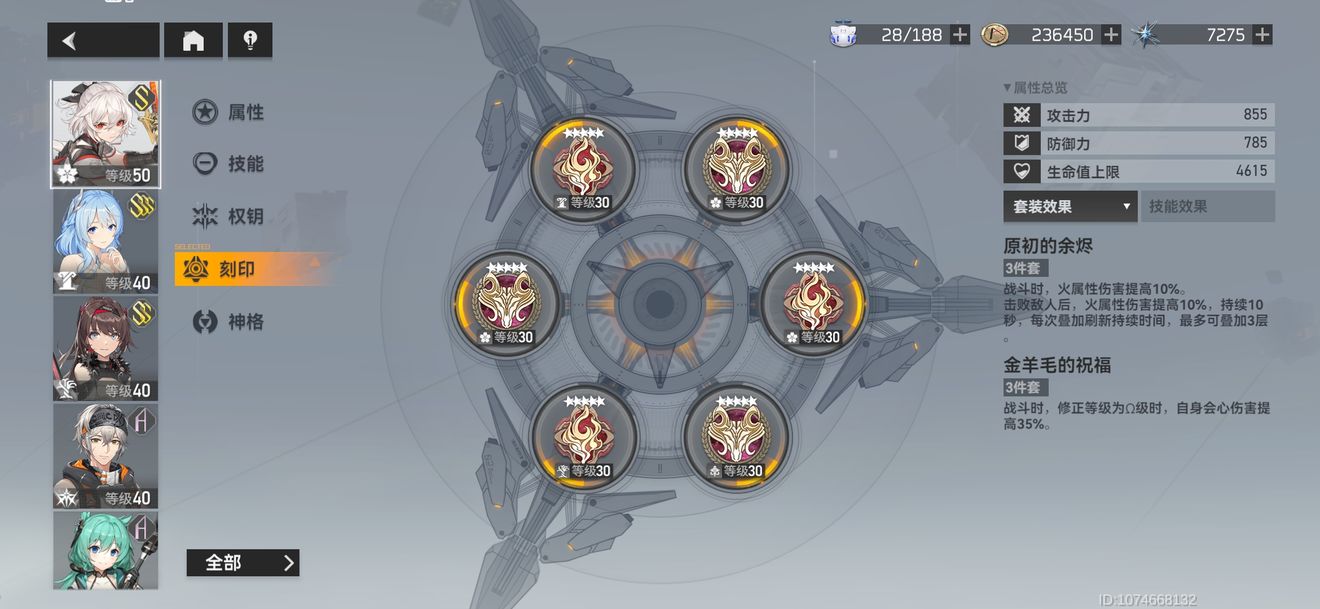Return to the home screen
1320x609 pixels.
pyautogui.click(x=193, y=41)
